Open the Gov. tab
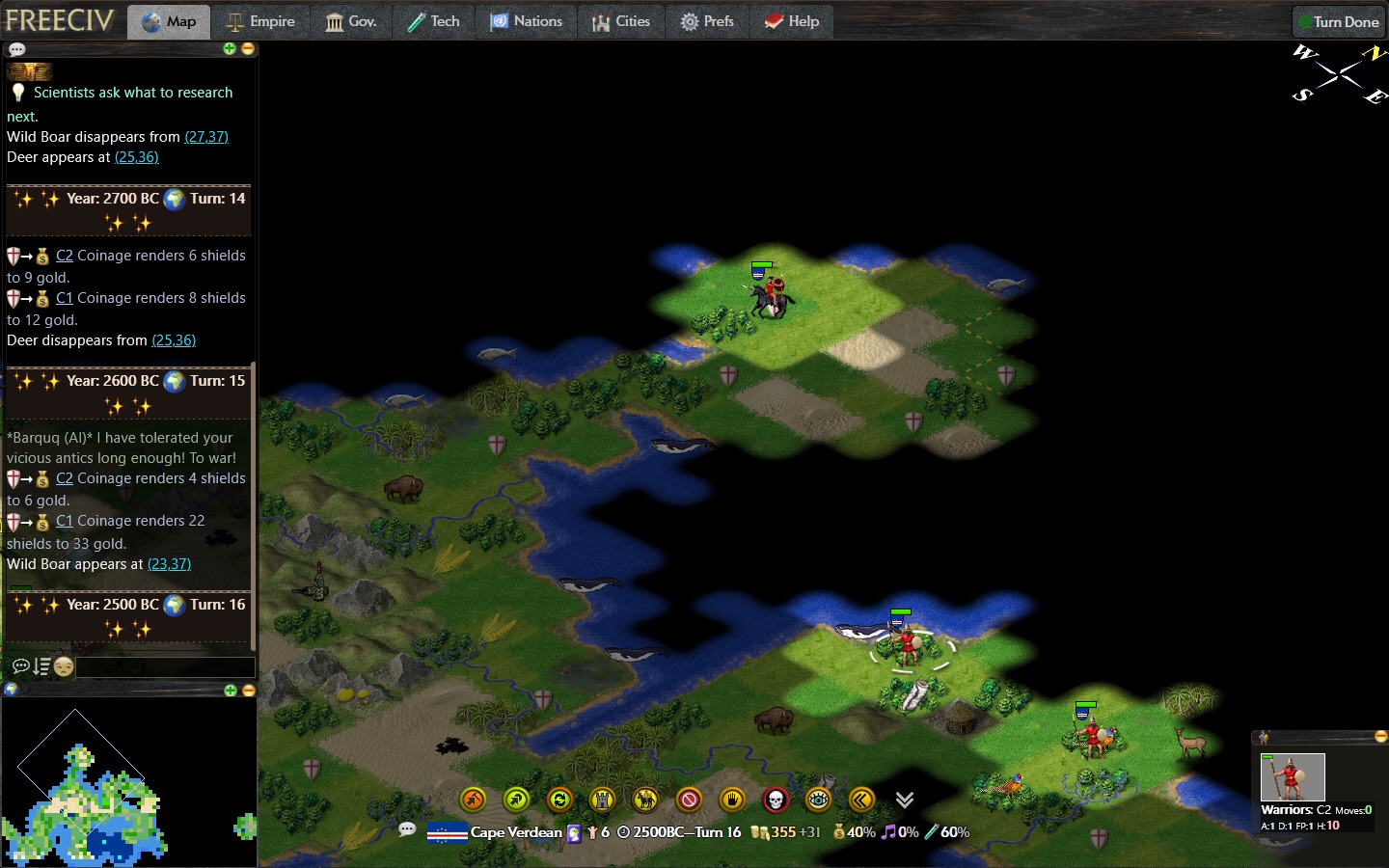The height and width of the screenshot is (868, 1389). (x=351, y=21)
